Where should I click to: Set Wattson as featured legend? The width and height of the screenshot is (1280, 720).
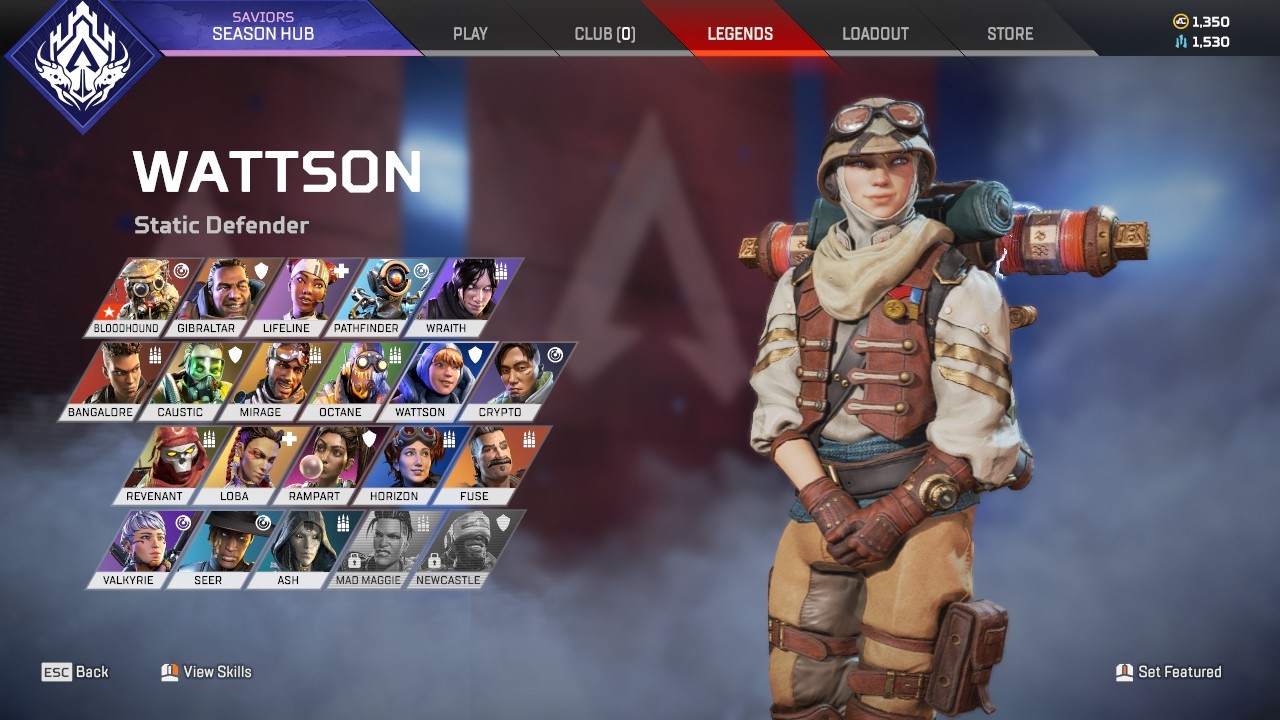pyautogui.click(x=1168, y=672)
